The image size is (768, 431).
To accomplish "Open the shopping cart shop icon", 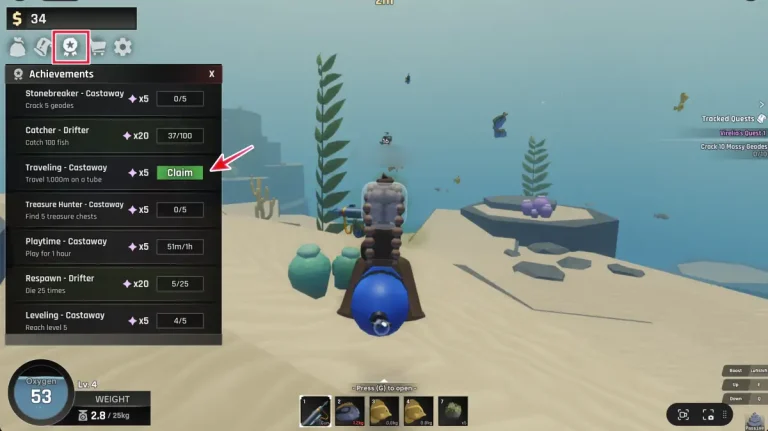I will click(x=97, y=46).
